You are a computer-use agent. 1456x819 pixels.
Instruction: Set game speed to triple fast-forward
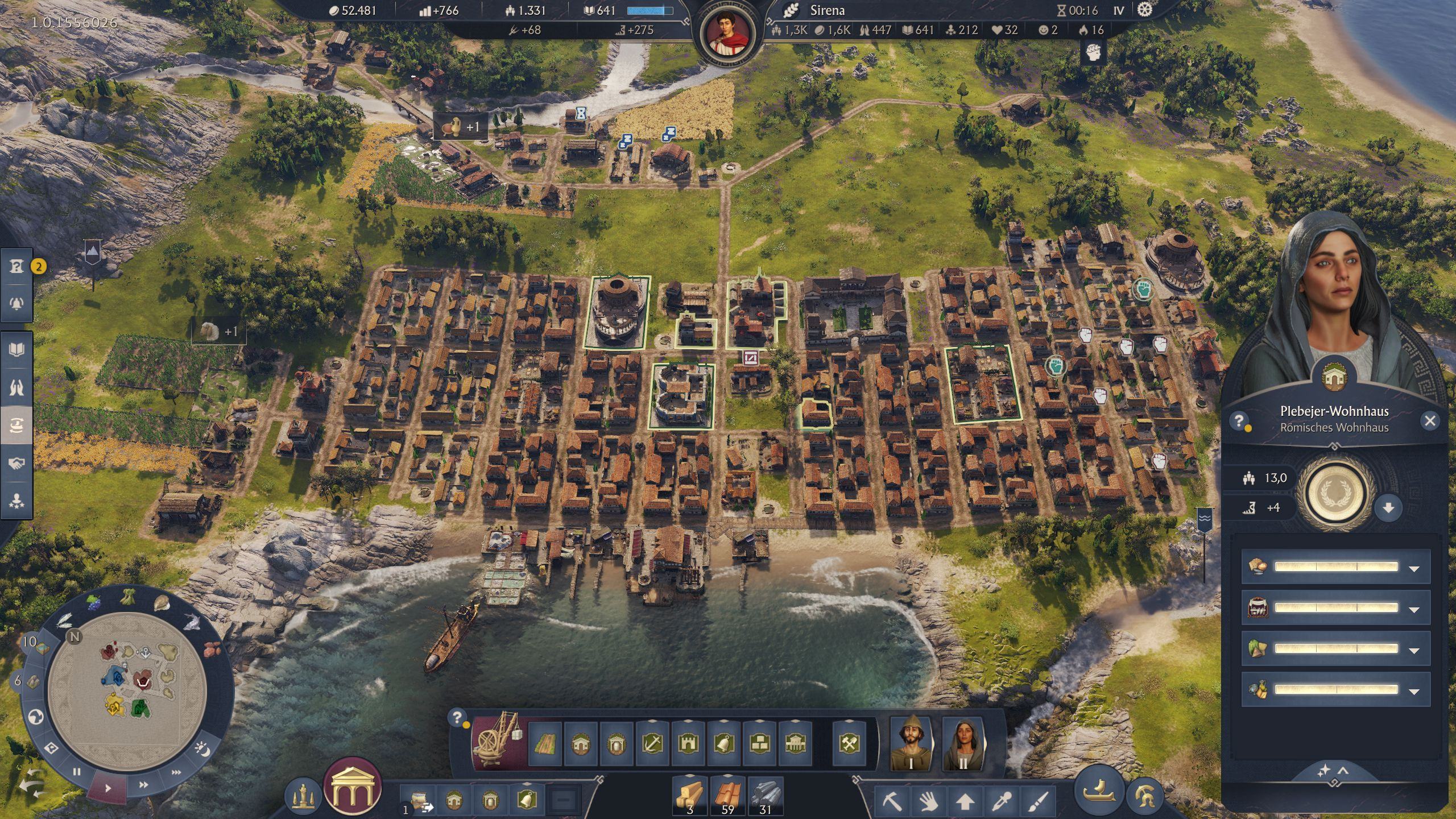coord(176,772)
